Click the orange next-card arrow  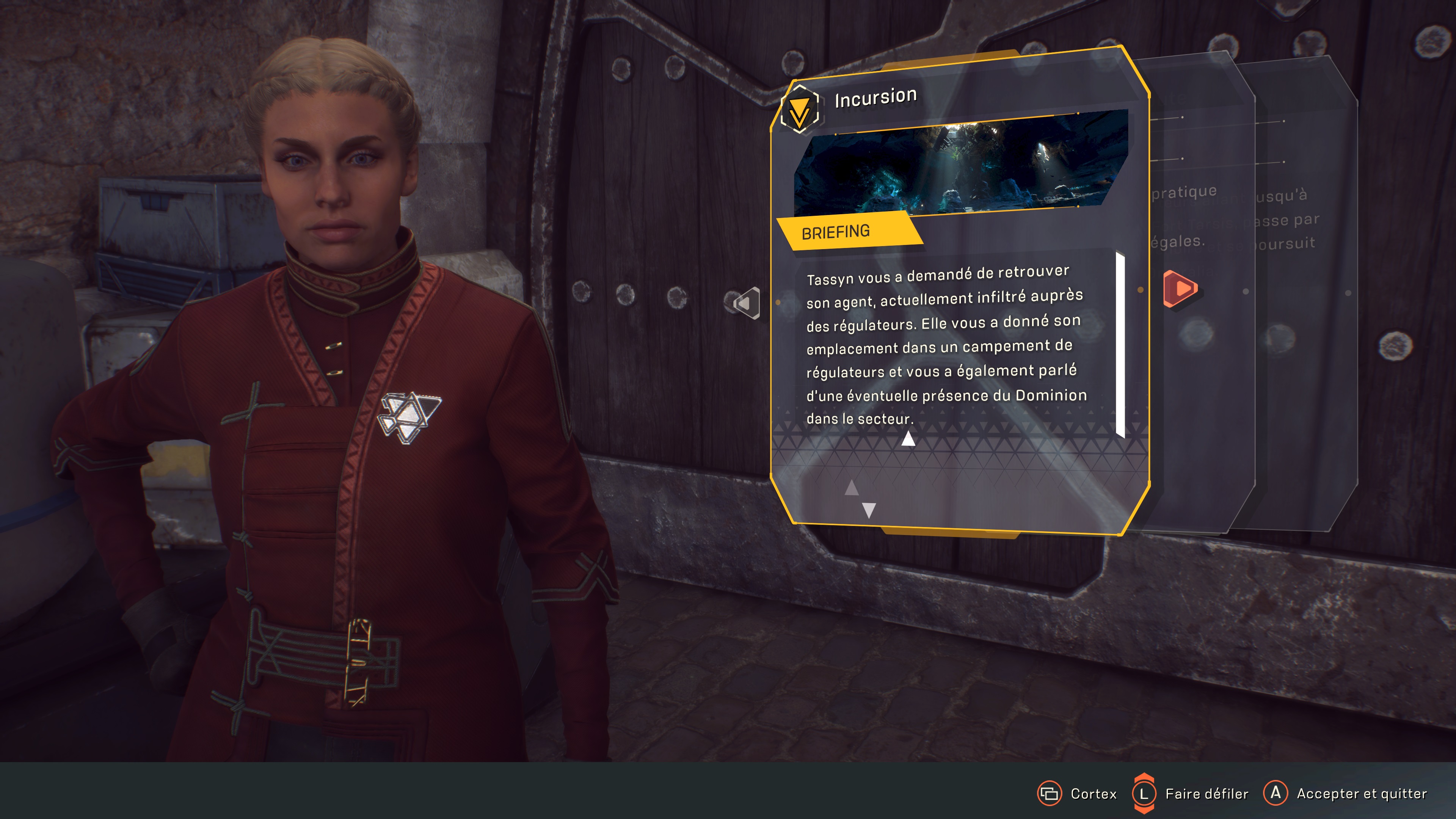coord(1180,289)
